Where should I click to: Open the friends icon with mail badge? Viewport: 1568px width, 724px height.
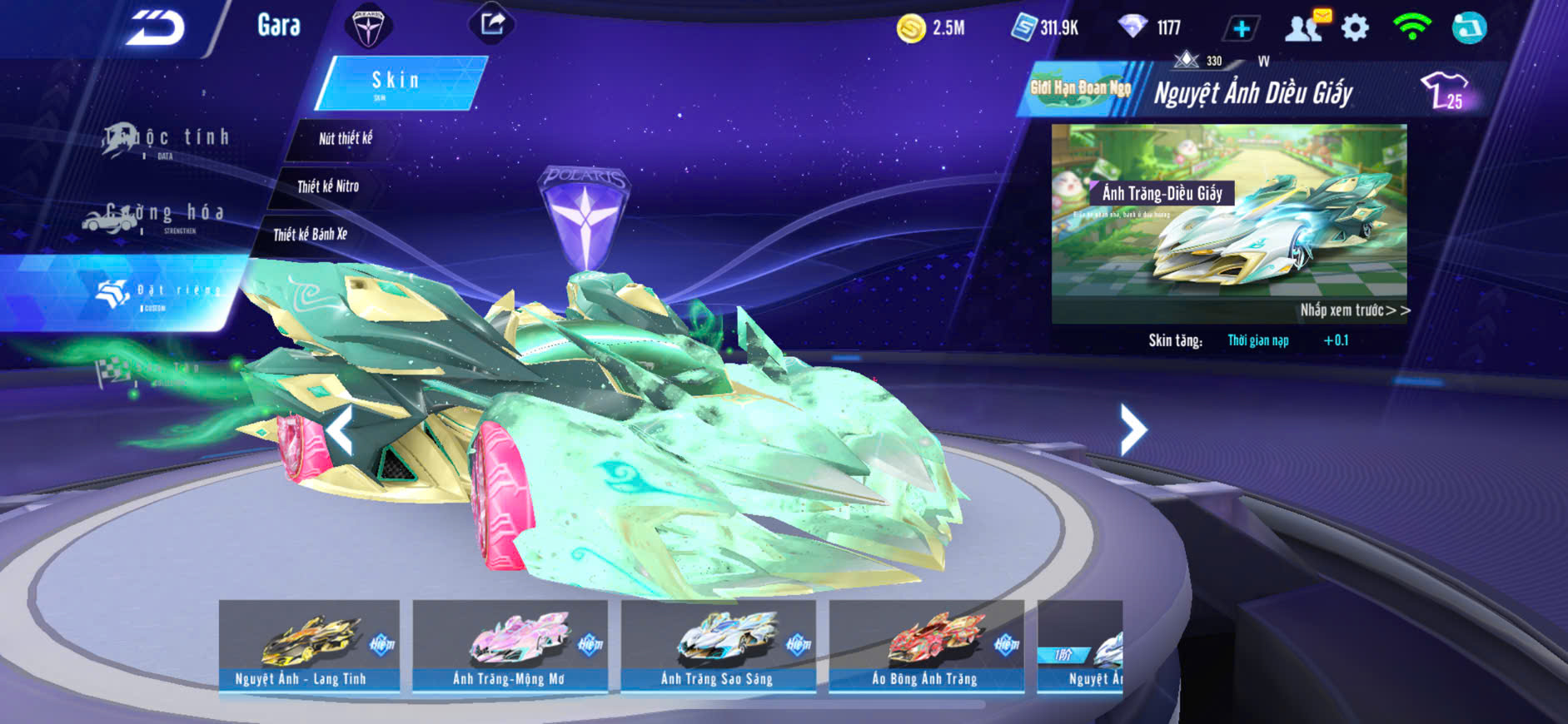[1305, 27]
